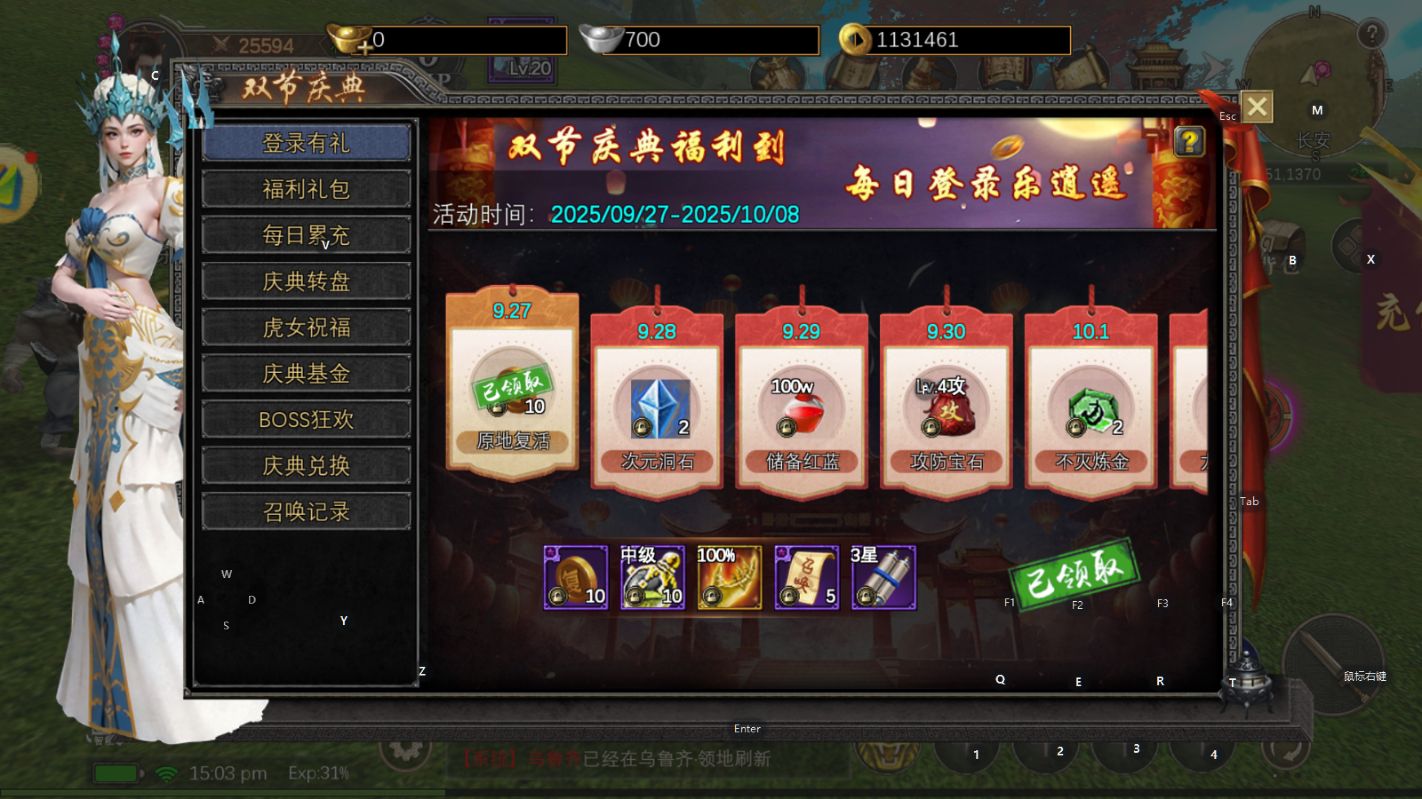Click the 100% golden weapon thumbnail icon
This screenshot has width=1422, height=799.
click(729, 576)
